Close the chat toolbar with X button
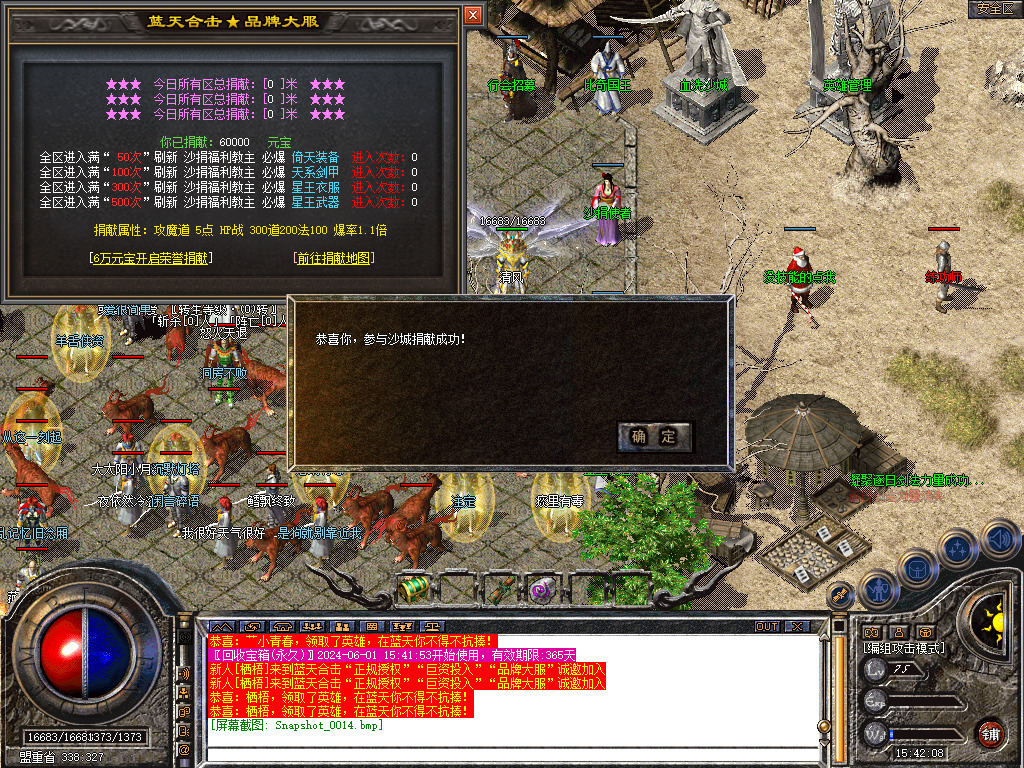The width and height of the screenshot is (1024, 768). (x=797, y=627)
